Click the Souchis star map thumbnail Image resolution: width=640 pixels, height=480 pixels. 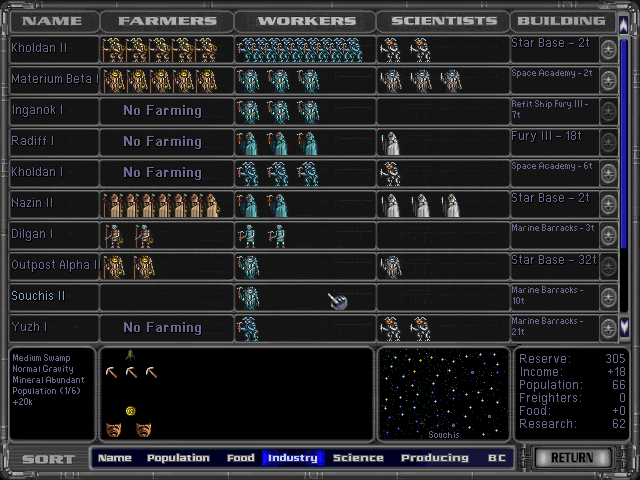[444, 392]
